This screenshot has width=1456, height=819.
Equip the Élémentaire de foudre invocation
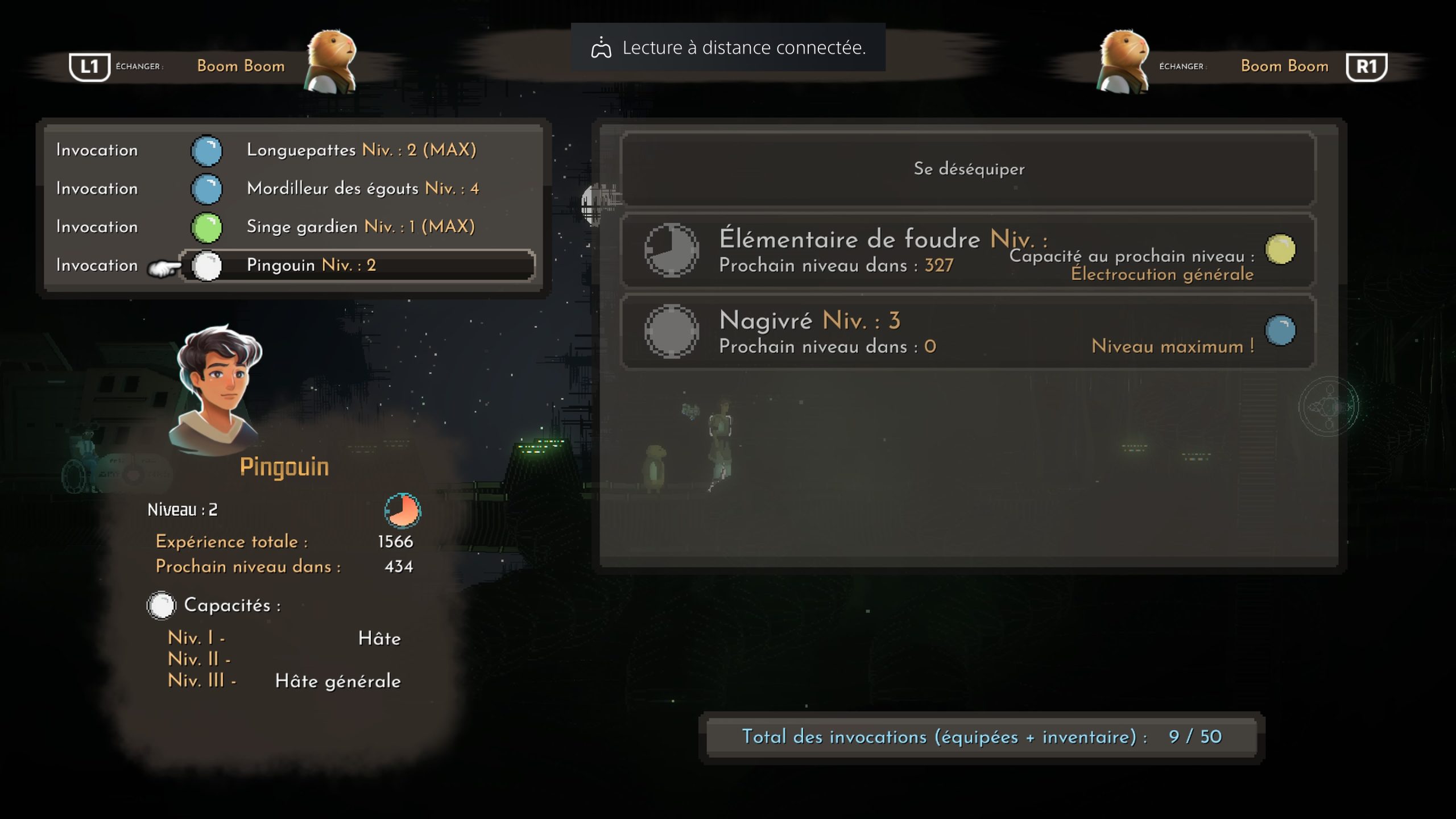pyautogui.click(x=968, y=251)
